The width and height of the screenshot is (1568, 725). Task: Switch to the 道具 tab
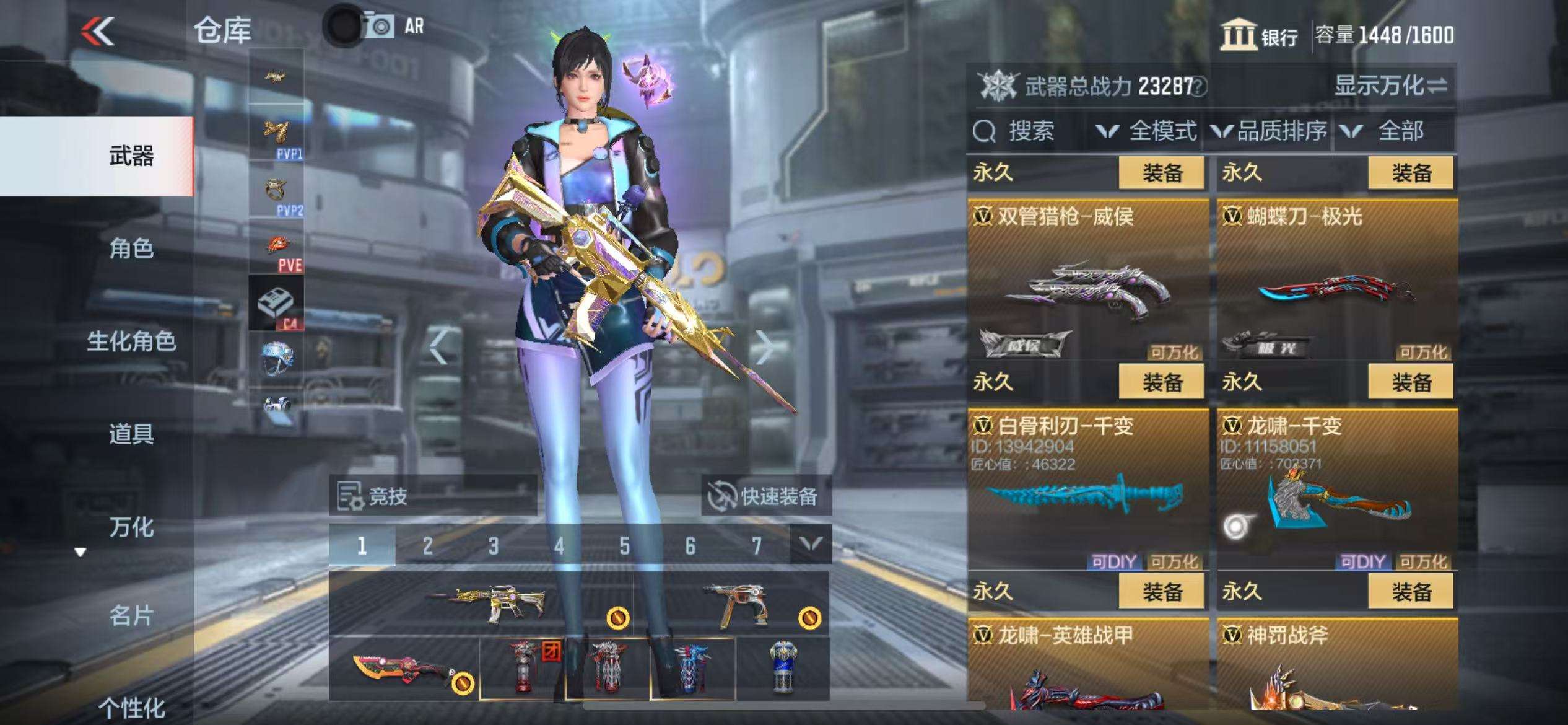(x=131, y=434)
